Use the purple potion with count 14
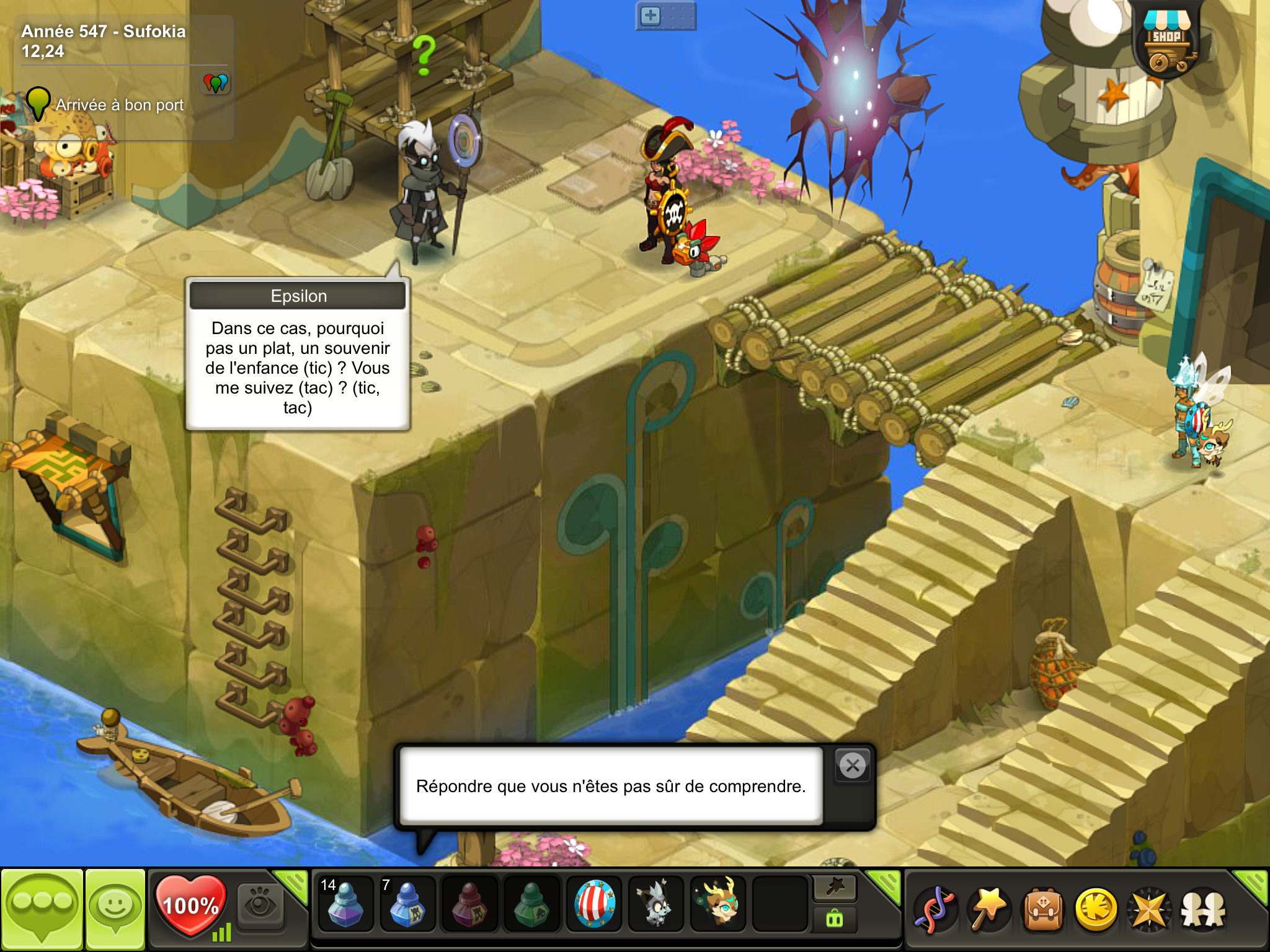 point(345,905)
